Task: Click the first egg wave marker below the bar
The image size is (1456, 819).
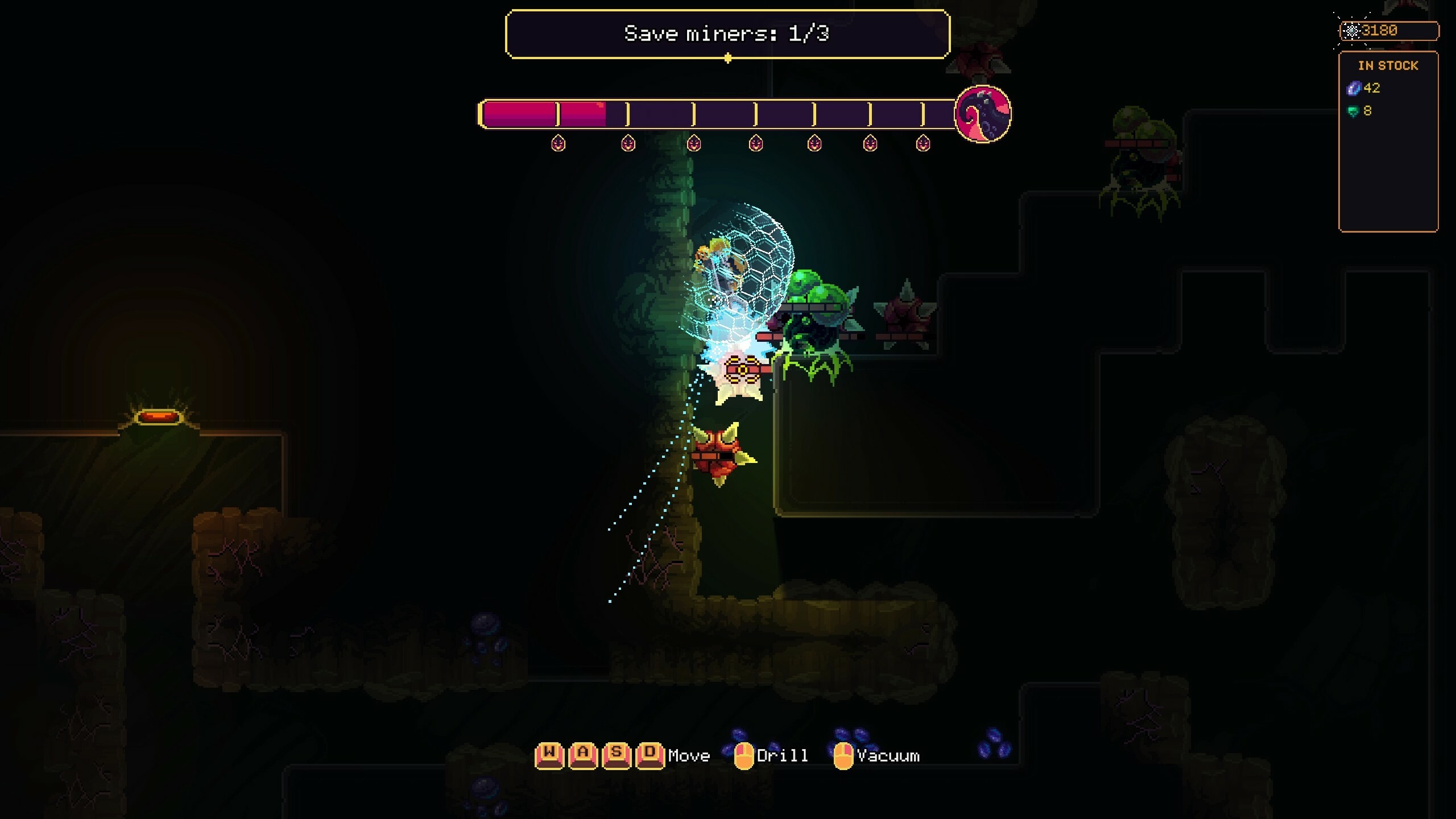Action: 558,143
